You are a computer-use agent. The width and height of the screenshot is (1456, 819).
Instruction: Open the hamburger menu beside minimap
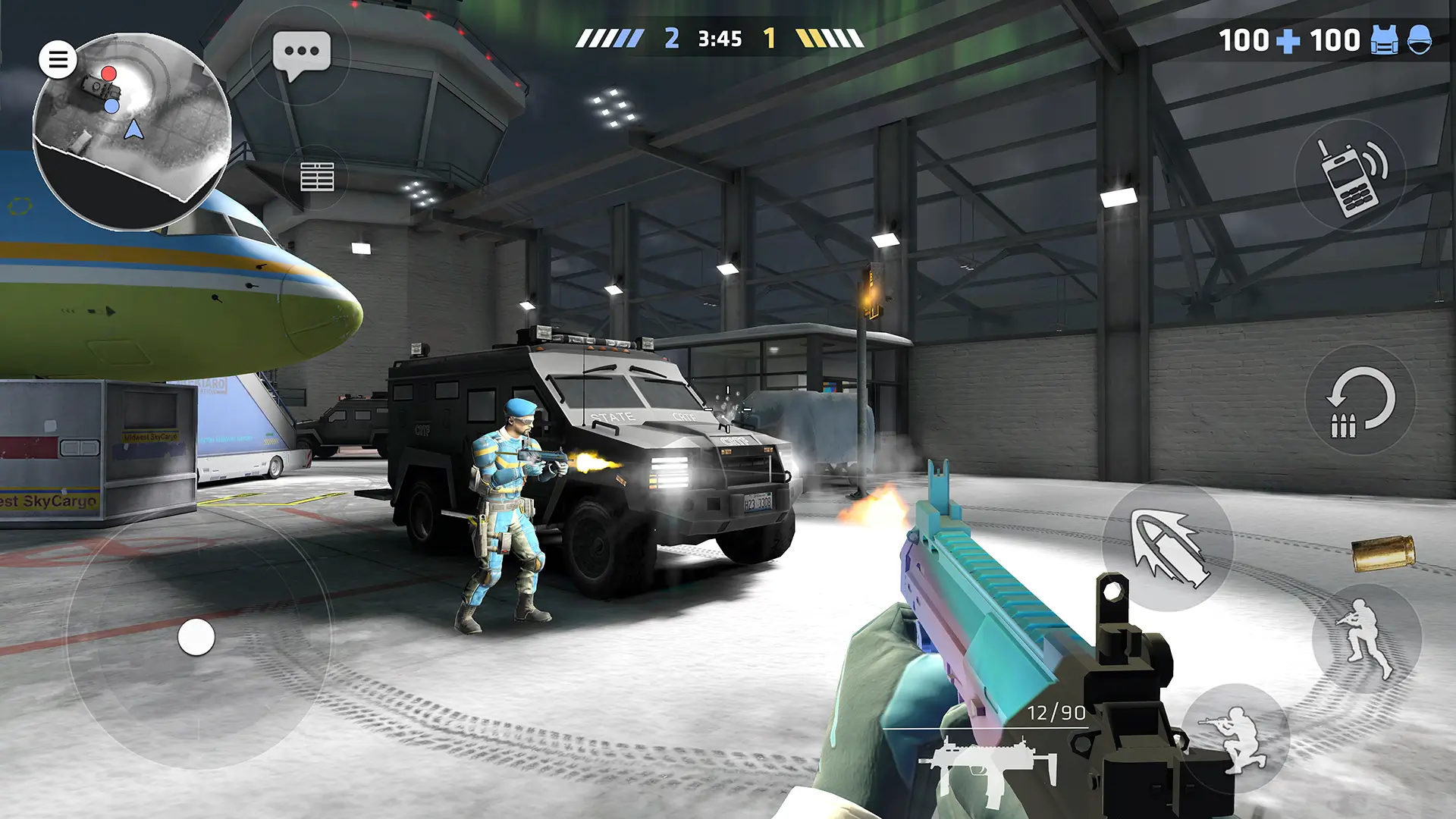click(x=58, y=58)
